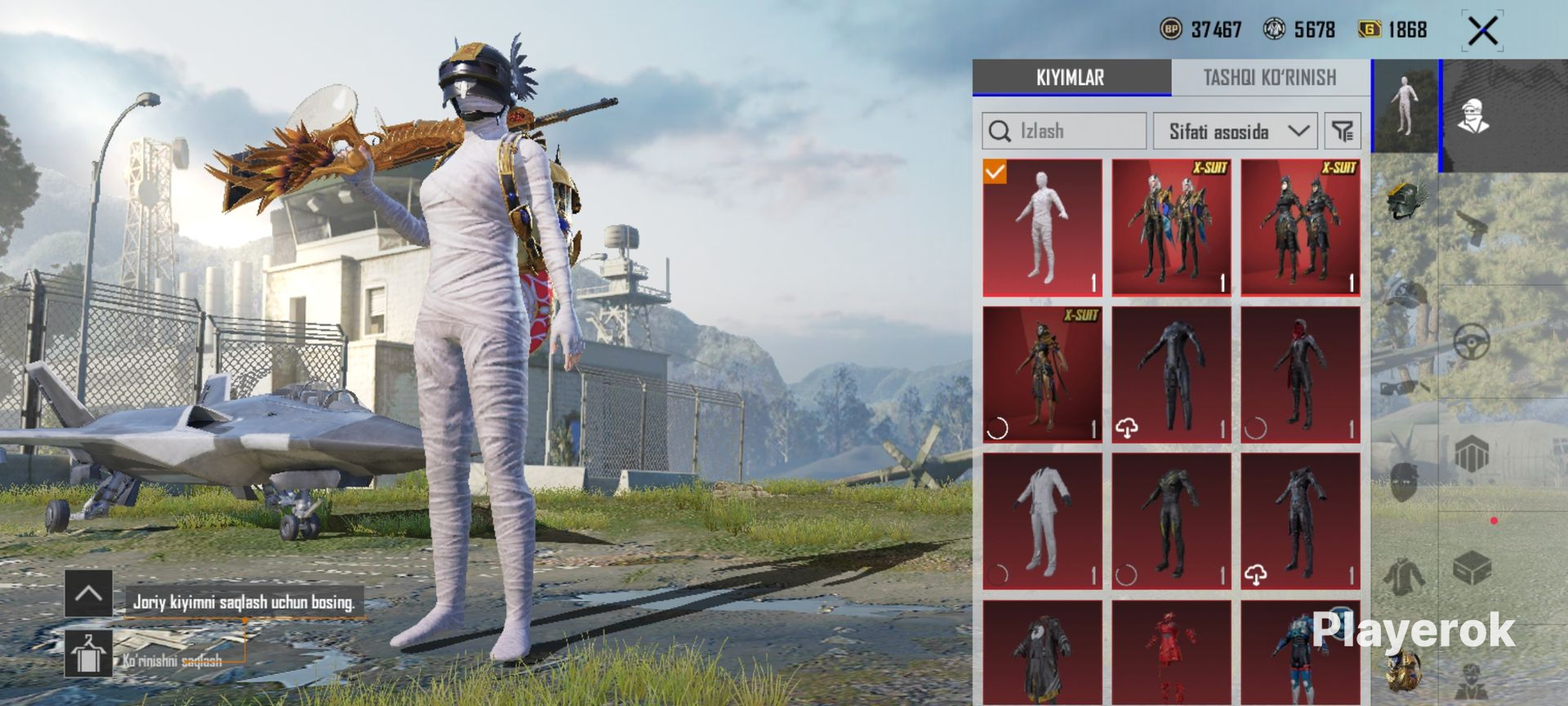This screenshot has width=1568, height=706.
Task: Select the red hooded dark outfit tile
Action: 1300,374
